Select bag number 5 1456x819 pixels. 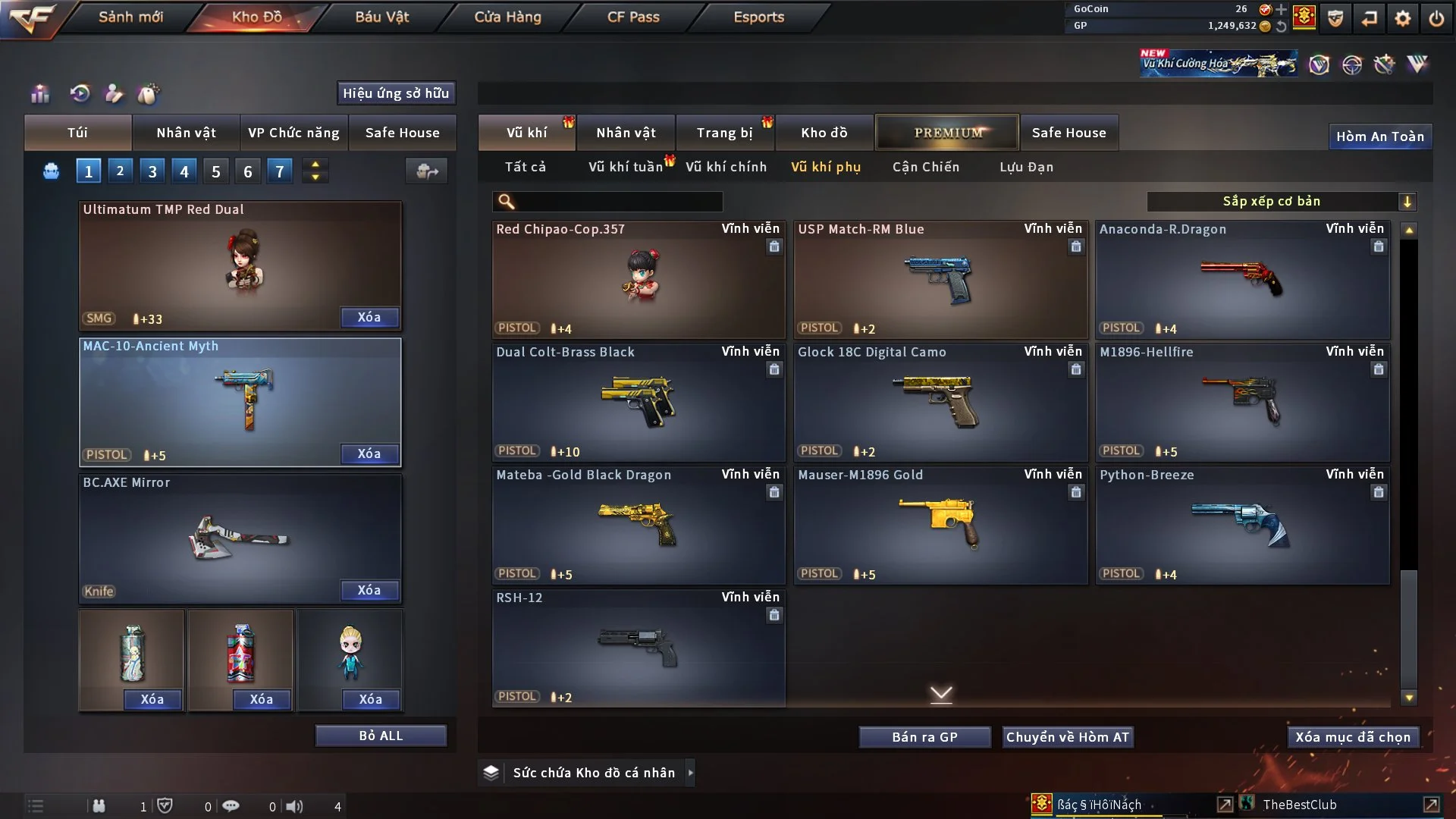215,171
